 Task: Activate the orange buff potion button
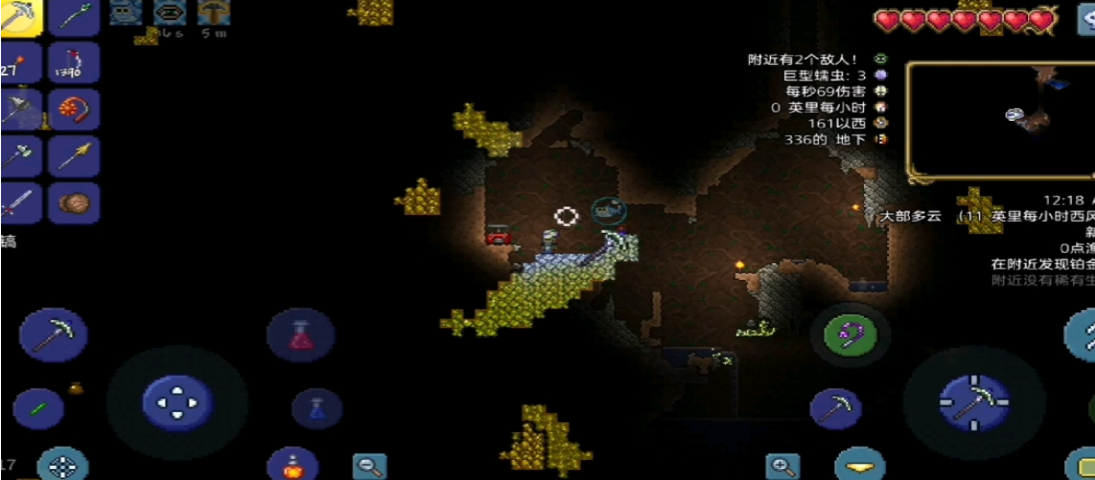coord(293,464)
